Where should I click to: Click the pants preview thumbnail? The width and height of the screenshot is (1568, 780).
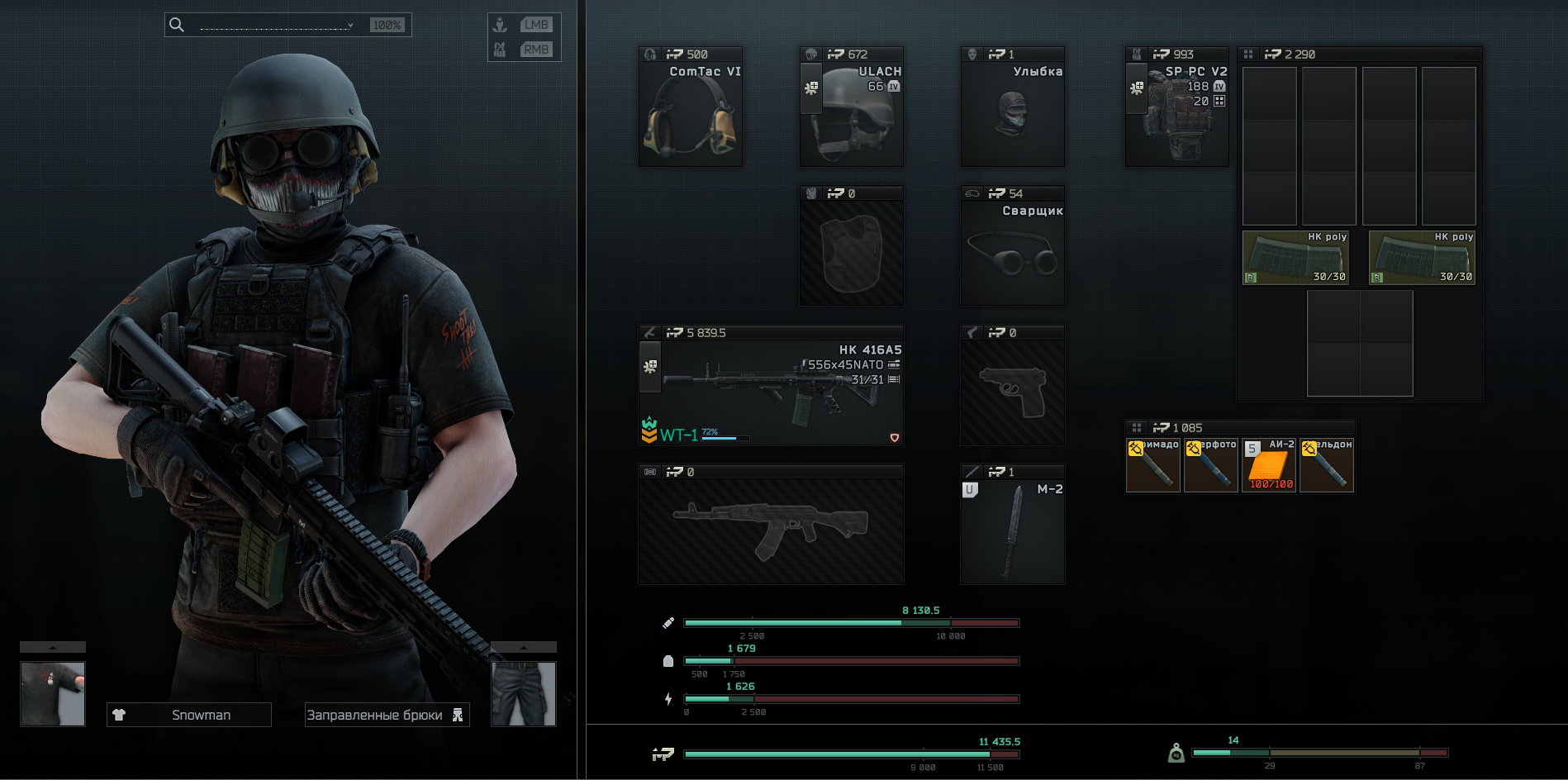pyautogui.click(x=524, y=694)
